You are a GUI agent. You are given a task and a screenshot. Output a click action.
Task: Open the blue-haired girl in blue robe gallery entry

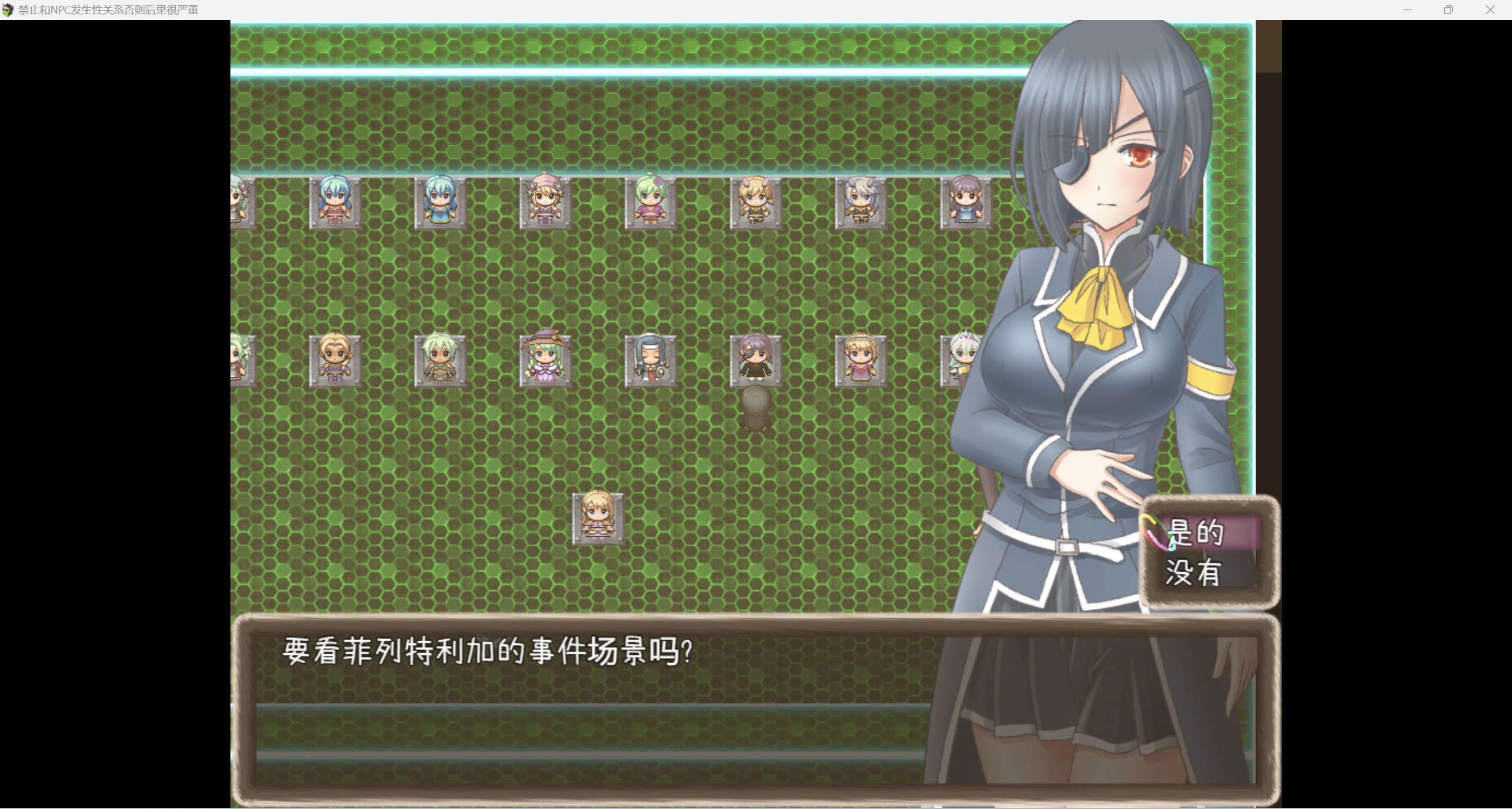[x=440, y=201]
